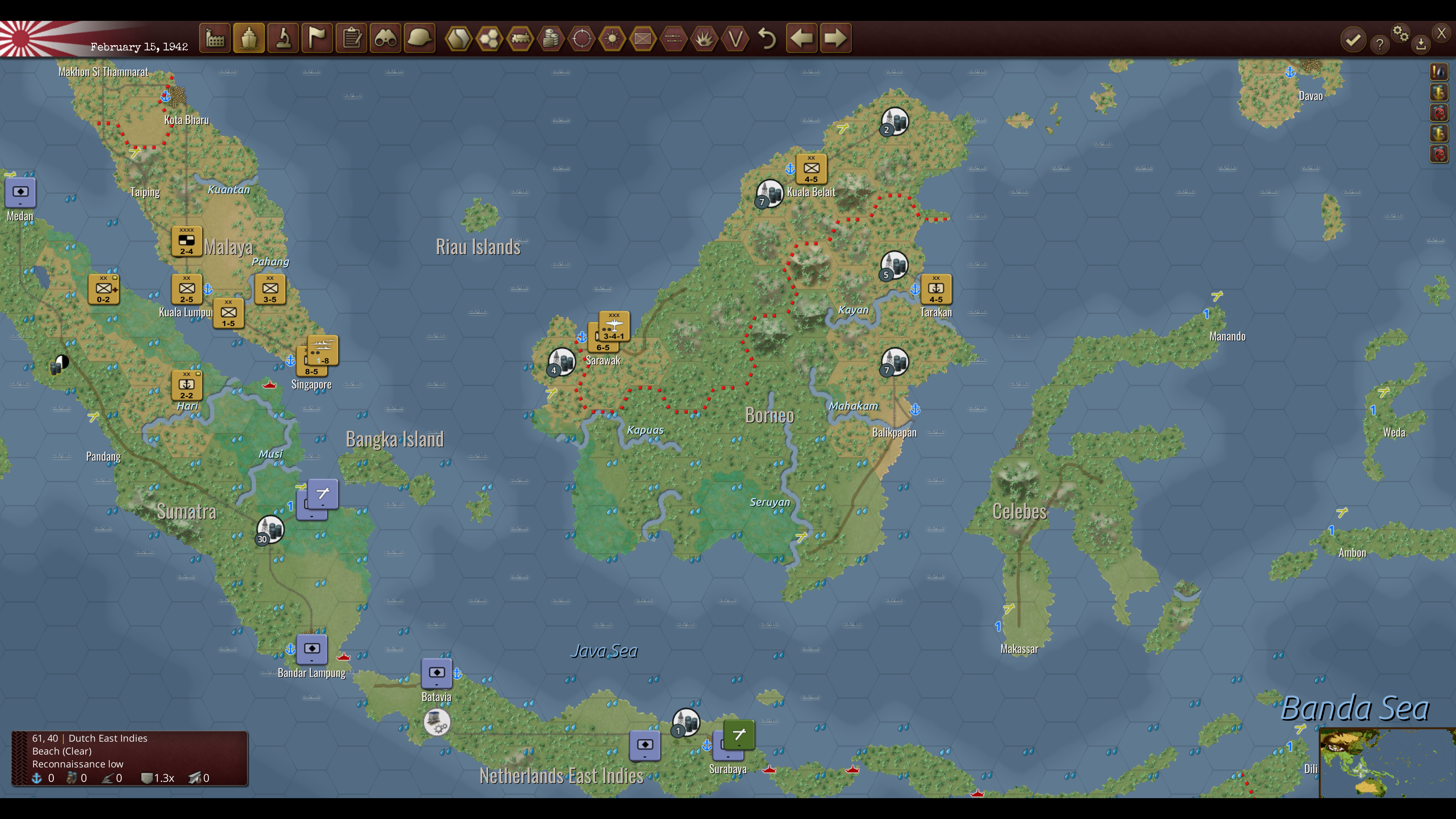
Task: Click the explosion combat icon
Action: click(704, 38)
